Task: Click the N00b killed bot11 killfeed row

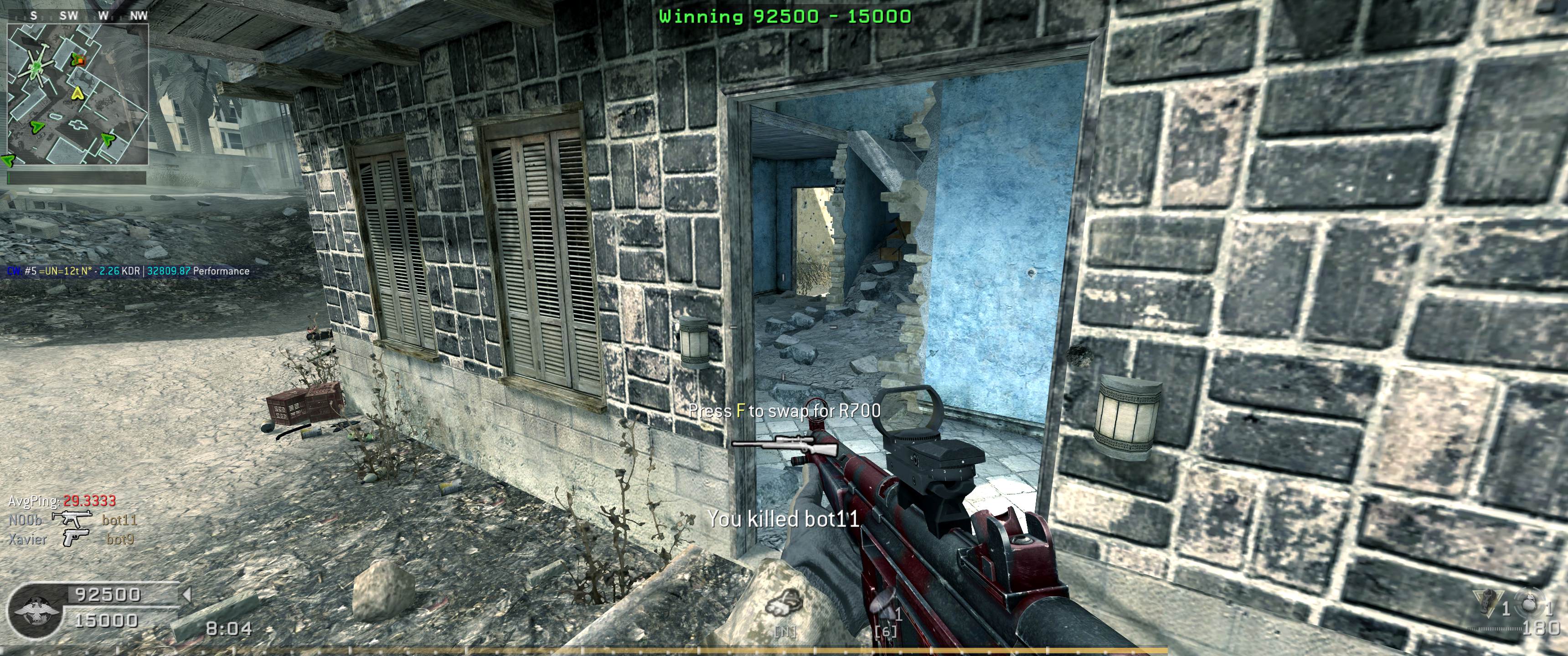Action: coord(72,520)
